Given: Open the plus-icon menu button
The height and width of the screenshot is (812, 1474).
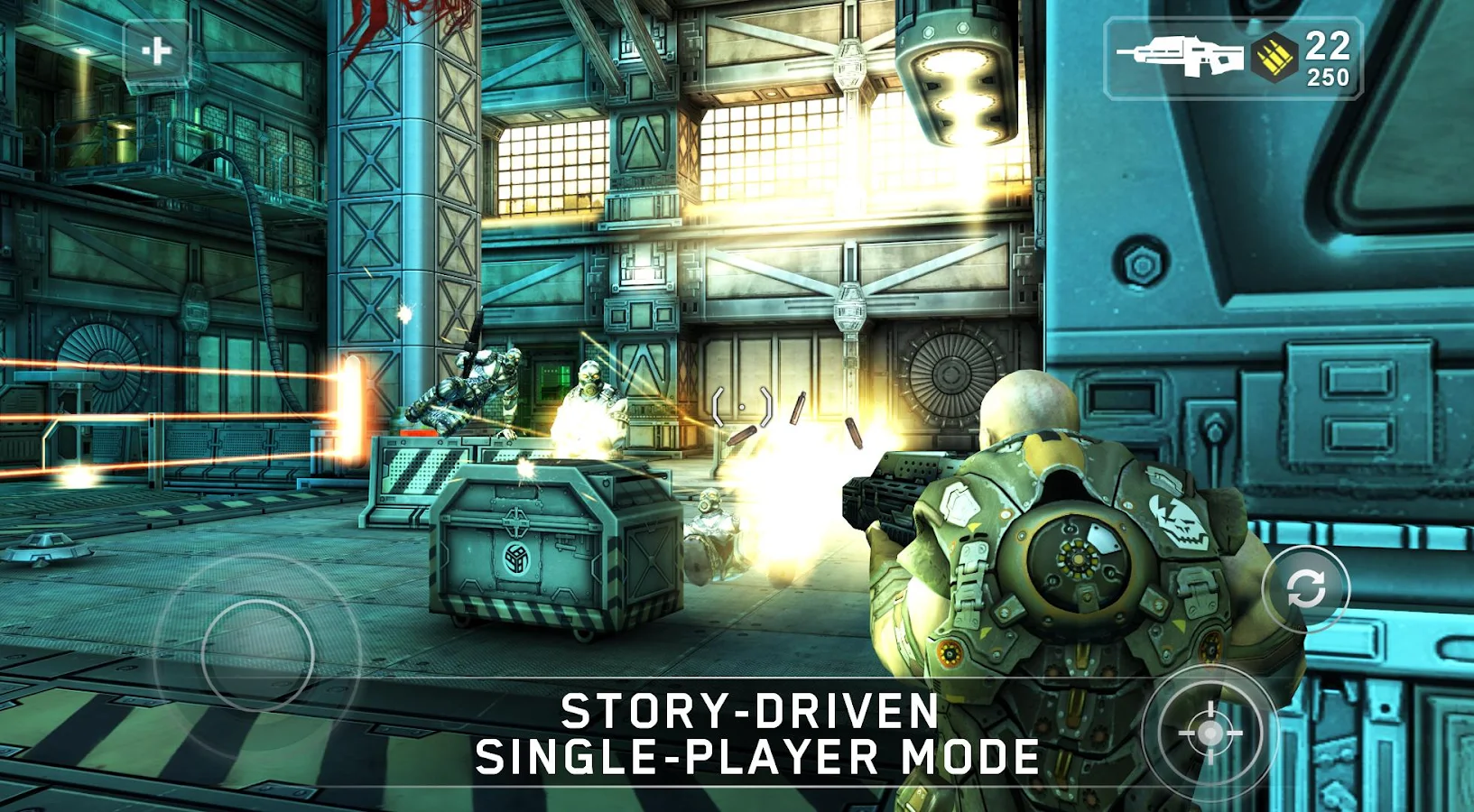Looking at the screenshot, I should [156, 51].
